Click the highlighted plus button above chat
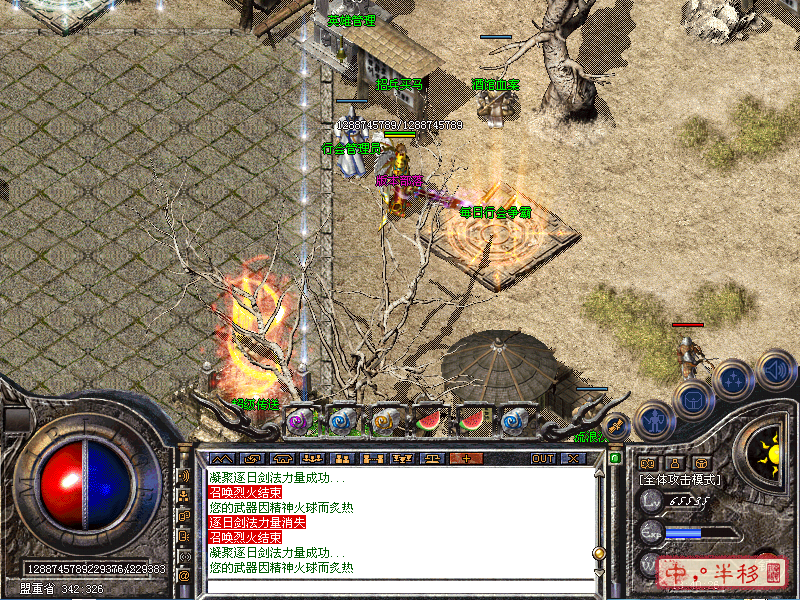Screen dimensions: 800x600 tap(465, 458)
